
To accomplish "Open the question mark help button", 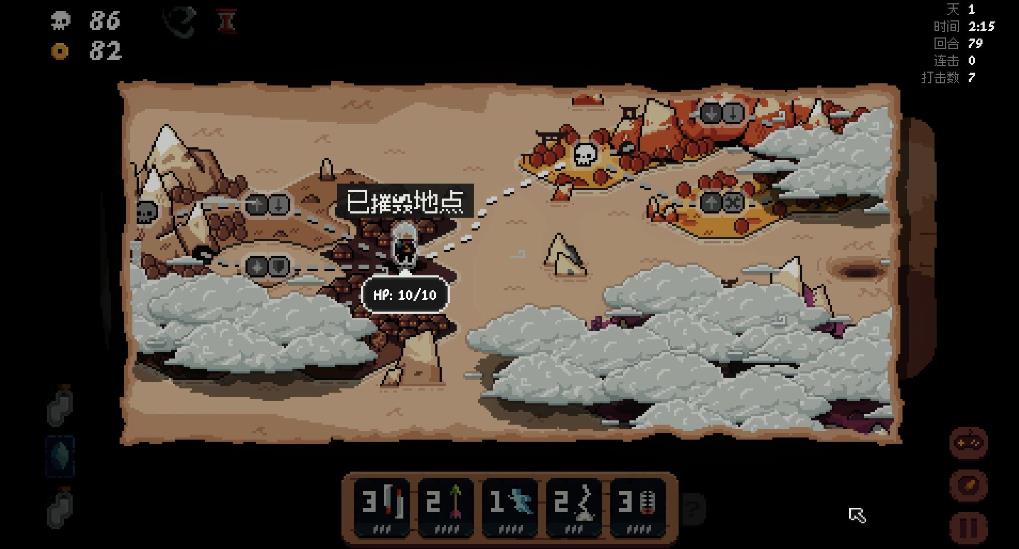I will [692, 509].
